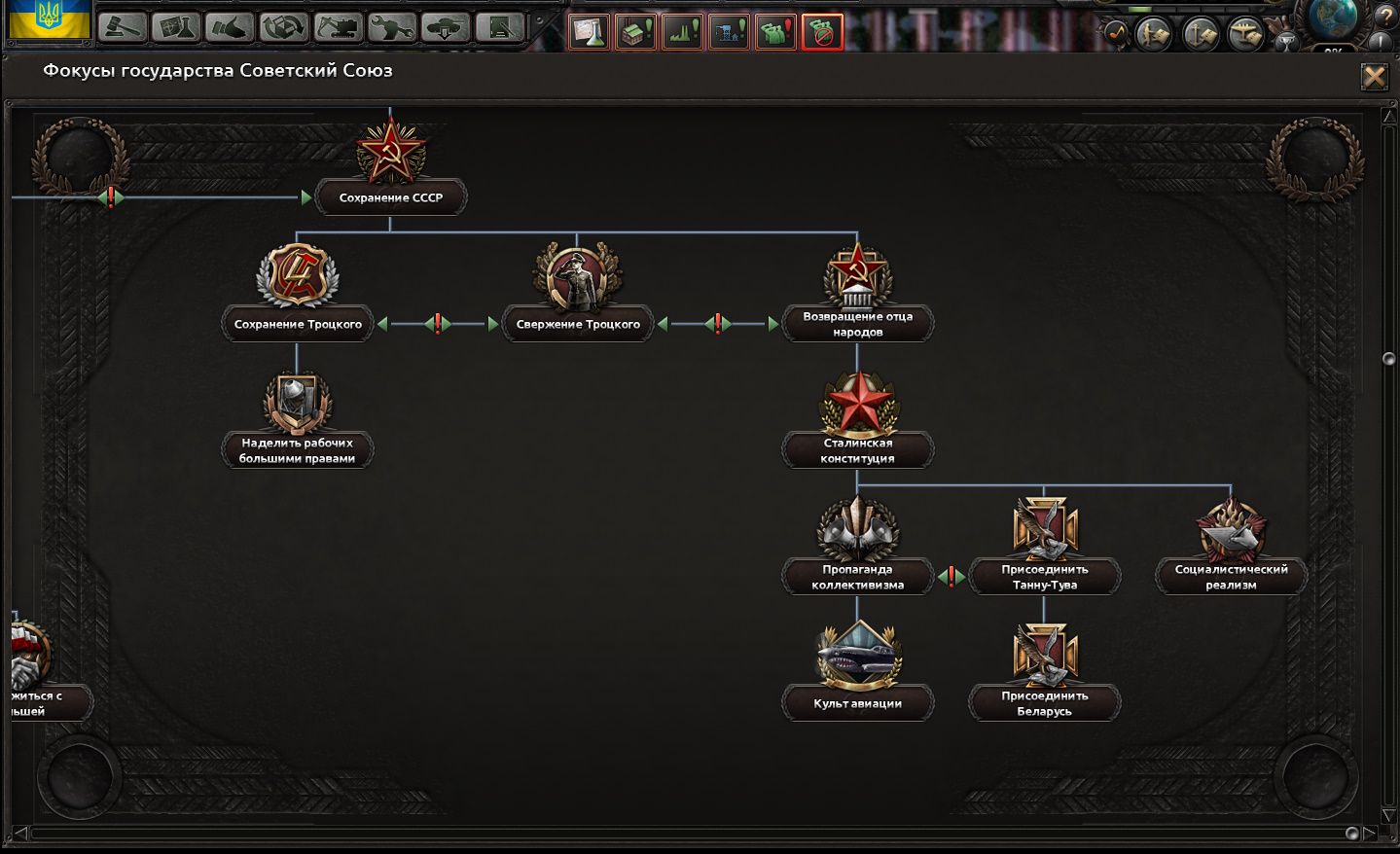Dismiss the crossed-out manpower alert toggle
The width and height of the screenshot is (1400, 854).
click(x=822, y=31)
